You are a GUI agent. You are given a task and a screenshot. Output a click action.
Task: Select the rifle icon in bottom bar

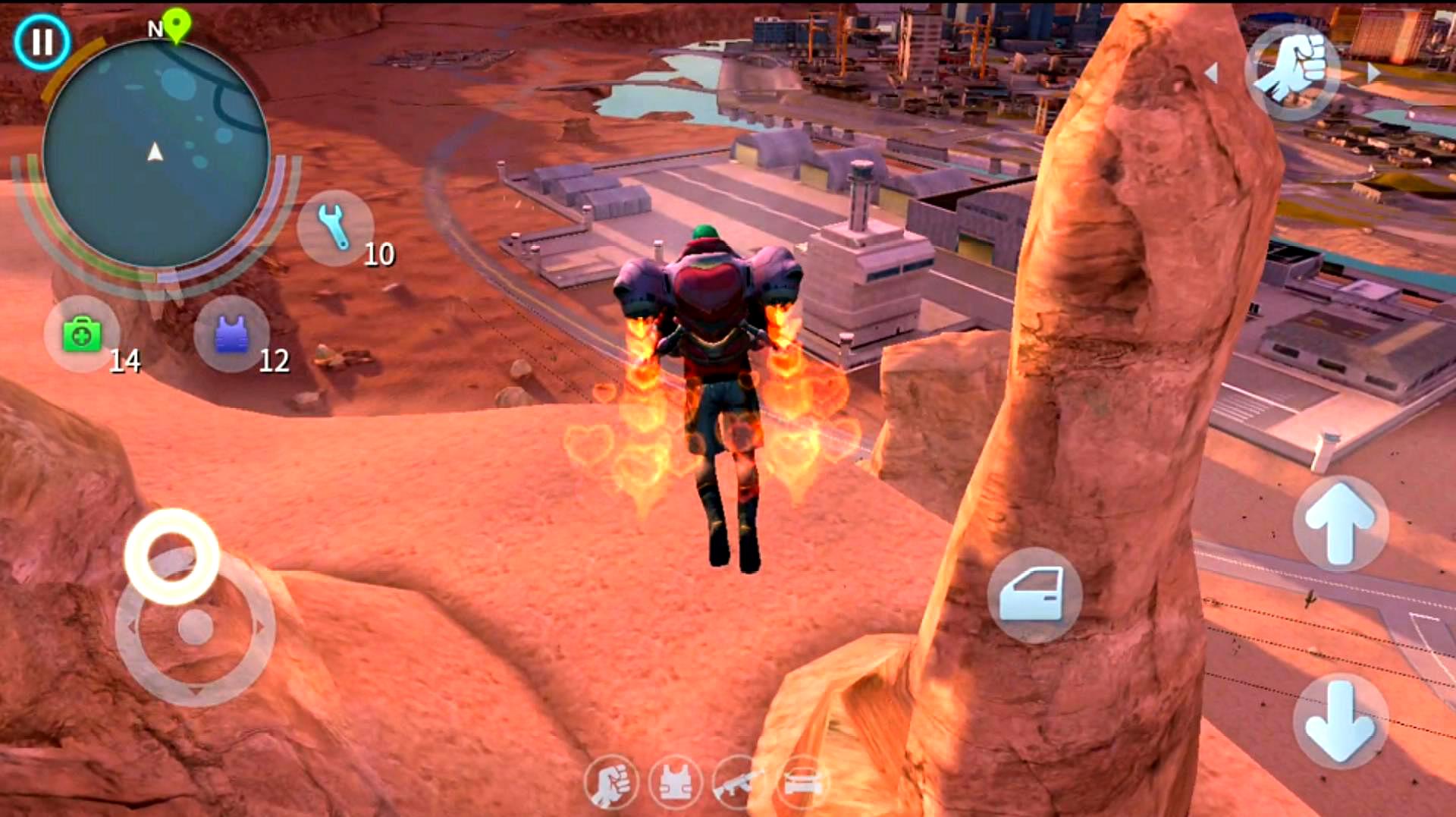738,783
